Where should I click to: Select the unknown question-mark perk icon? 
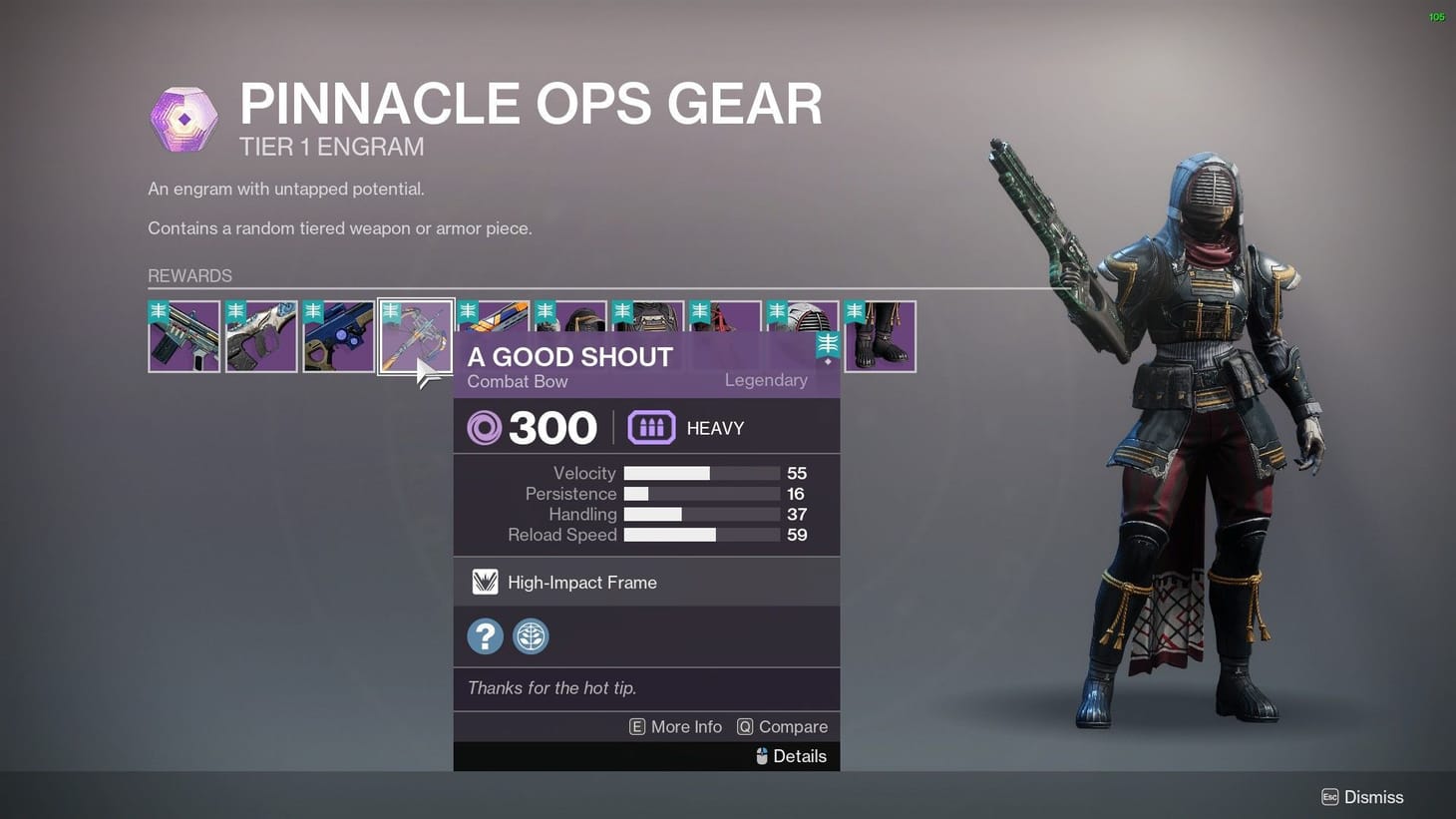click(x=485, y=635)
